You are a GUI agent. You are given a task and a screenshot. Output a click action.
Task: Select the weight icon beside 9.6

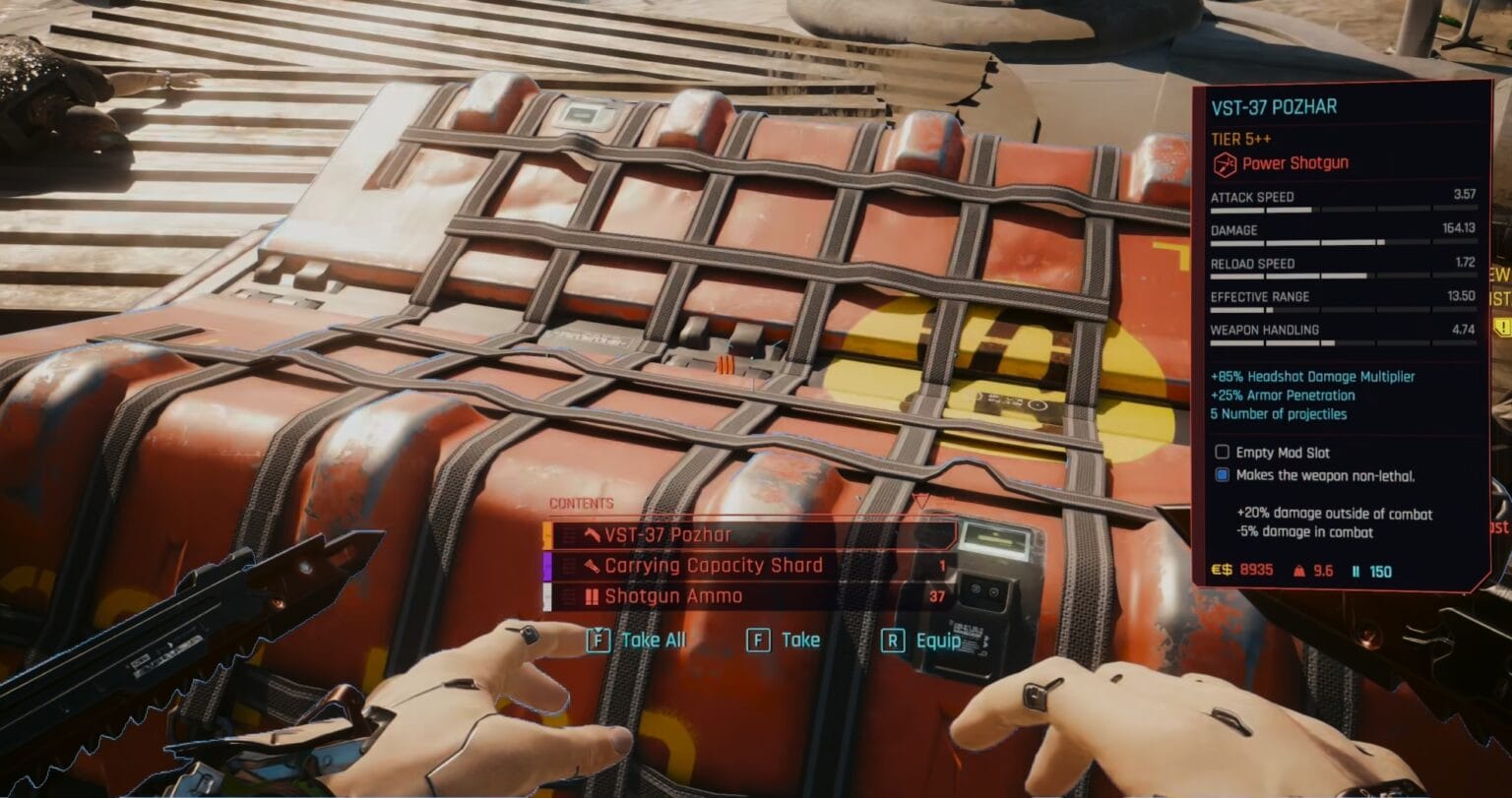pyautogui.click(x=1299, y=571)
